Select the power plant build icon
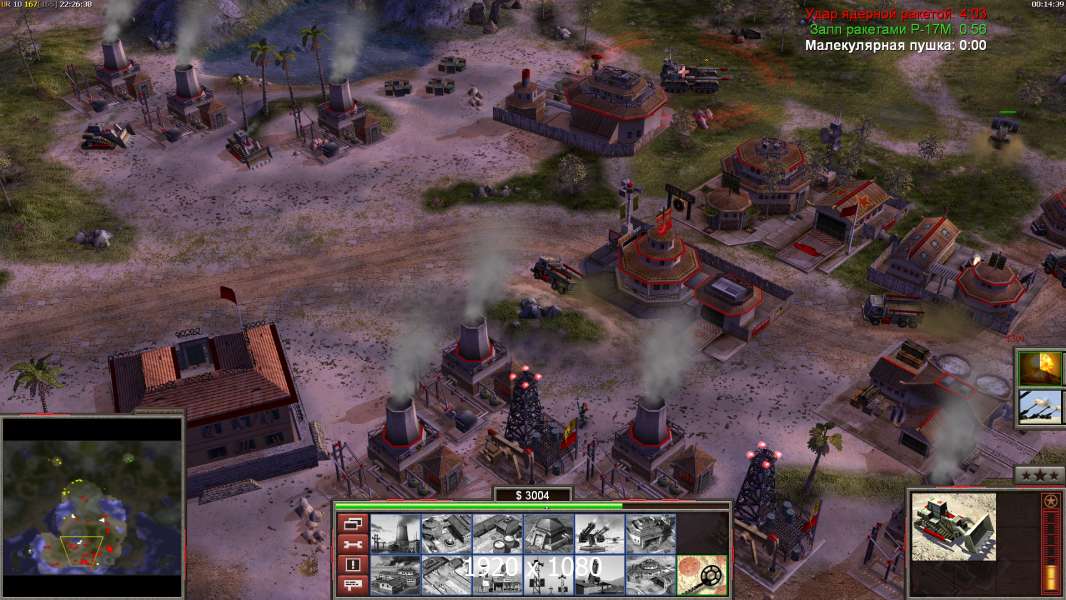The height and width of the screenshot is (600, 1066). 394,533
